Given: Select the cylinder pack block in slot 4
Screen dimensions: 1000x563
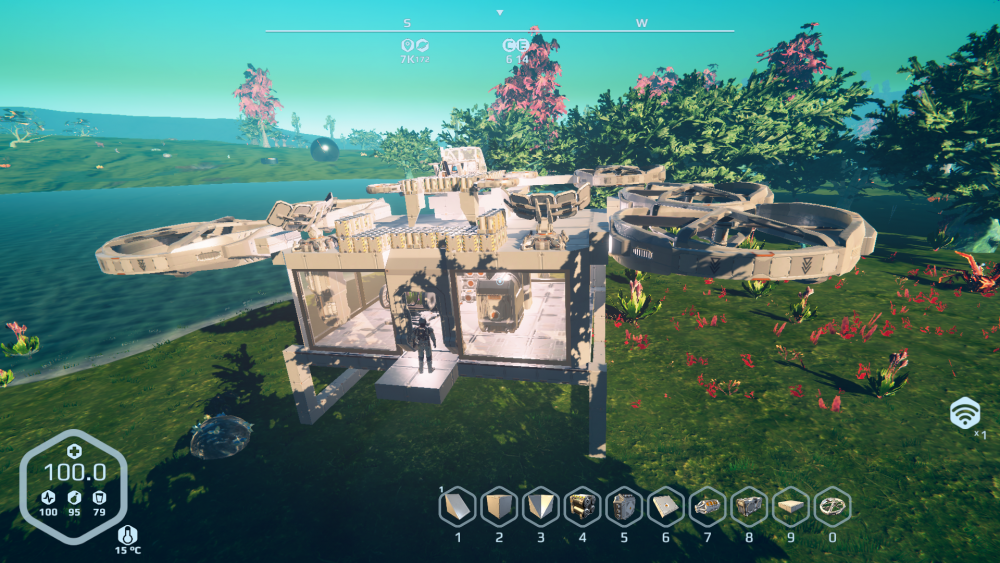Looking at the screenshot, I should pyautogui.click(x=582, y=506).
